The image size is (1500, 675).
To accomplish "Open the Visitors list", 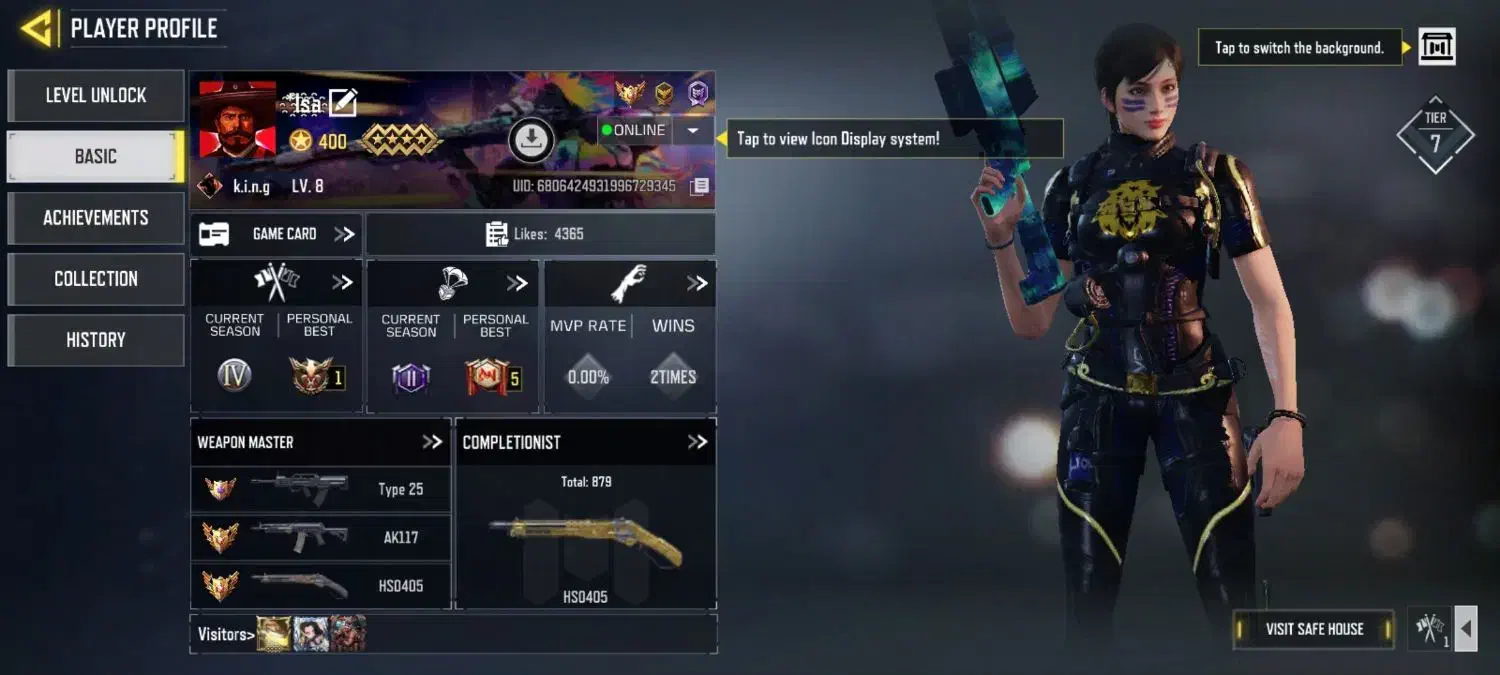I will click(224, 634).
